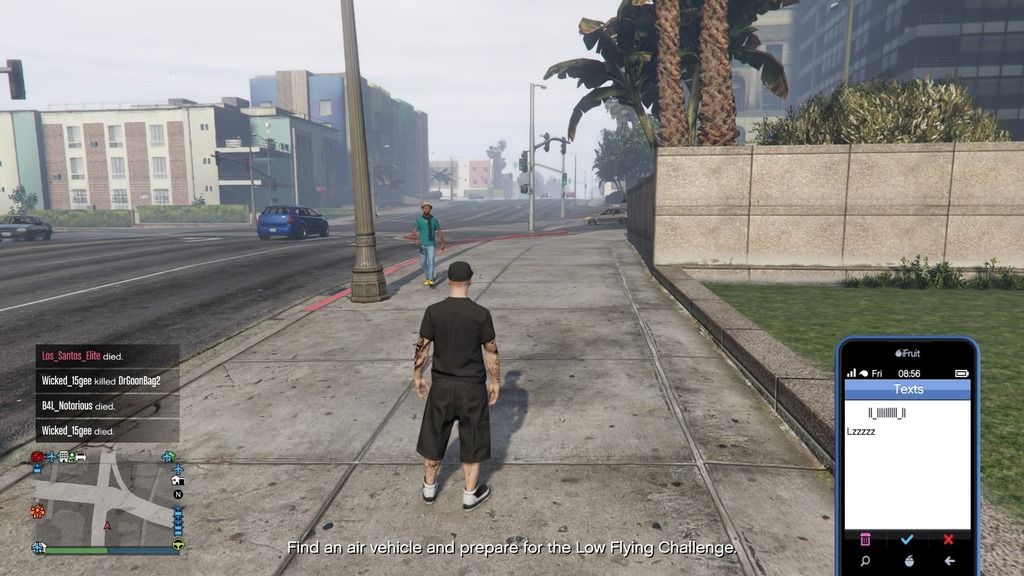Click the minimap
The width and height of the screenshot is (1024, 576).
coord(105,498)
